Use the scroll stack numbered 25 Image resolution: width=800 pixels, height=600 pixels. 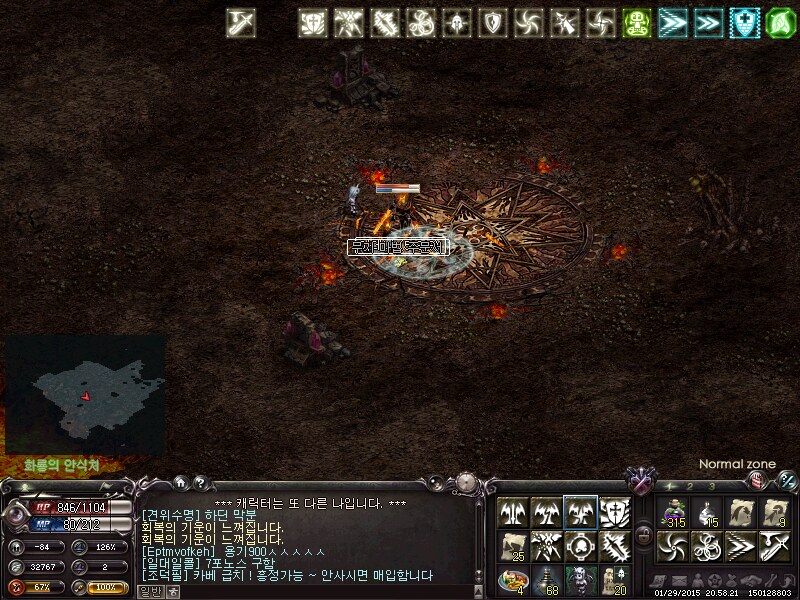coord(513,546)
